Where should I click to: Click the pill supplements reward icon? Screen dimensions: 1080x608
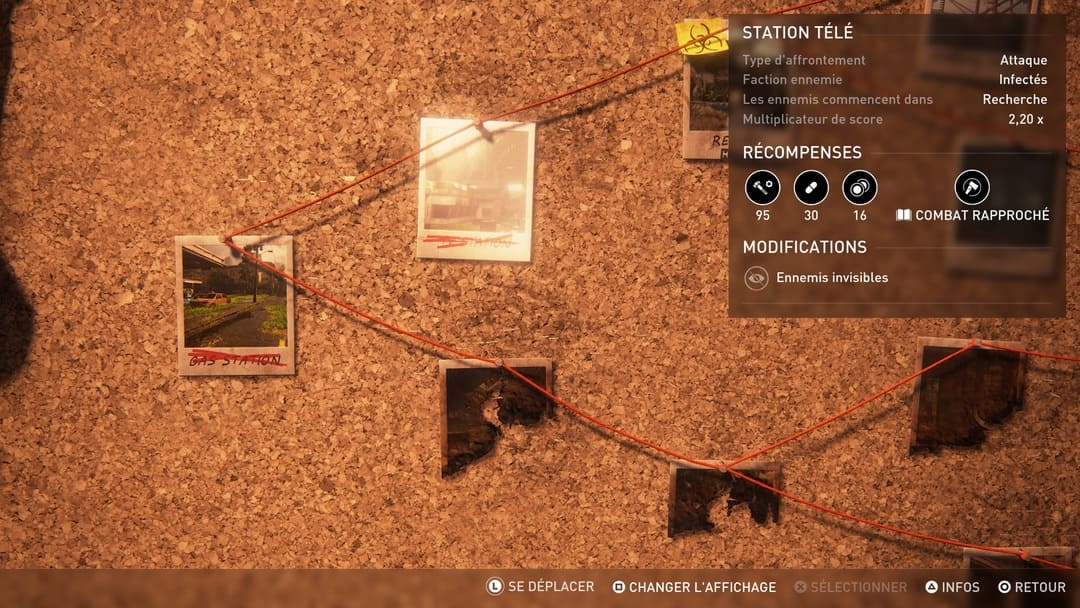coord(811,188)
